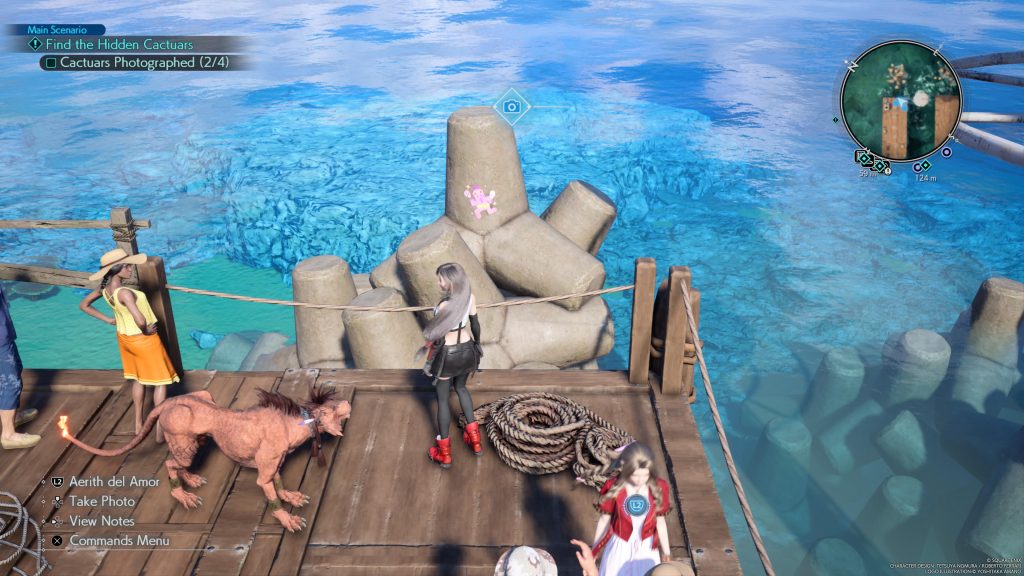Viewport: 1024px width, 576px height.
Task: Choose the Take Photo command
Action: pyautogui.click(x=102, y=501)
